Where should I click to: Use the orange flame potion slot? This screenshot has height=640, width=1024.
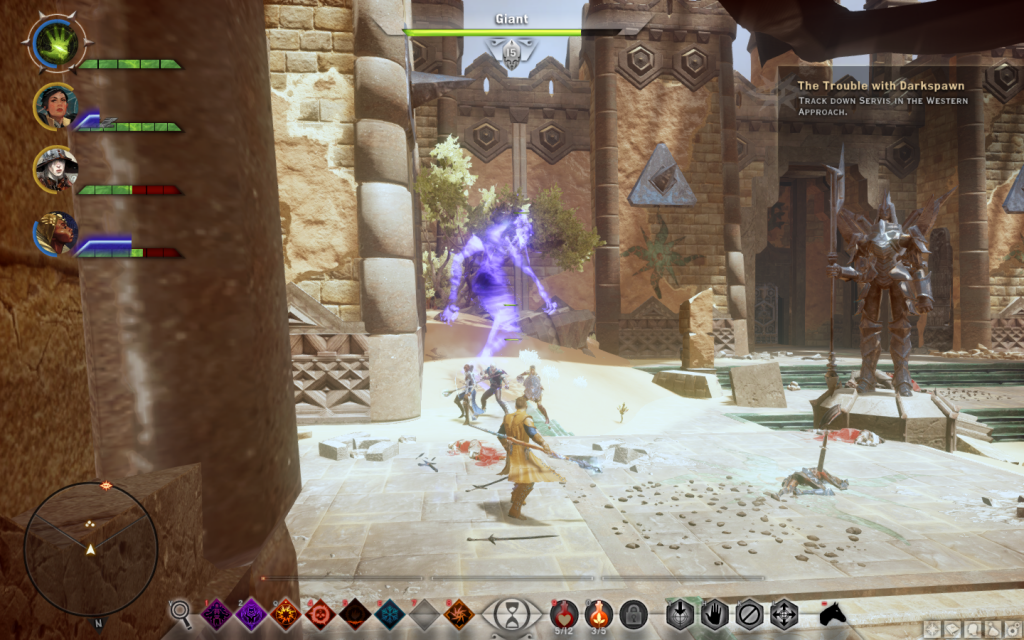pyautogui.click(x=600, y=611)
